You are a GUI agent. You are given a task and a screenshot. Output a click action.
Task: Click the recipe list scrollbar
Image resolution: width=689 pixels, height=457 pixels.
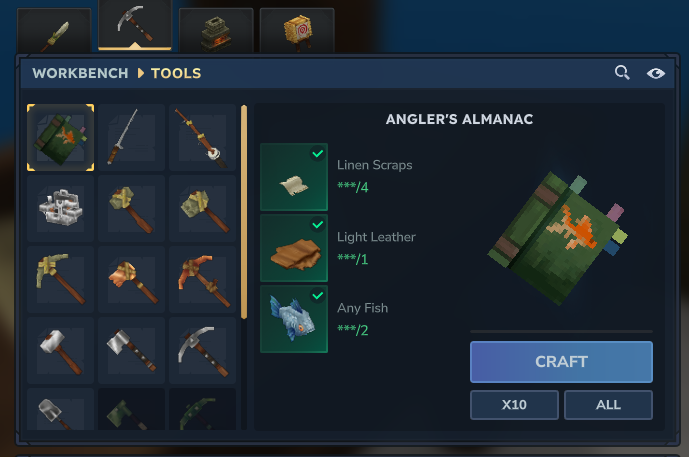244,210
